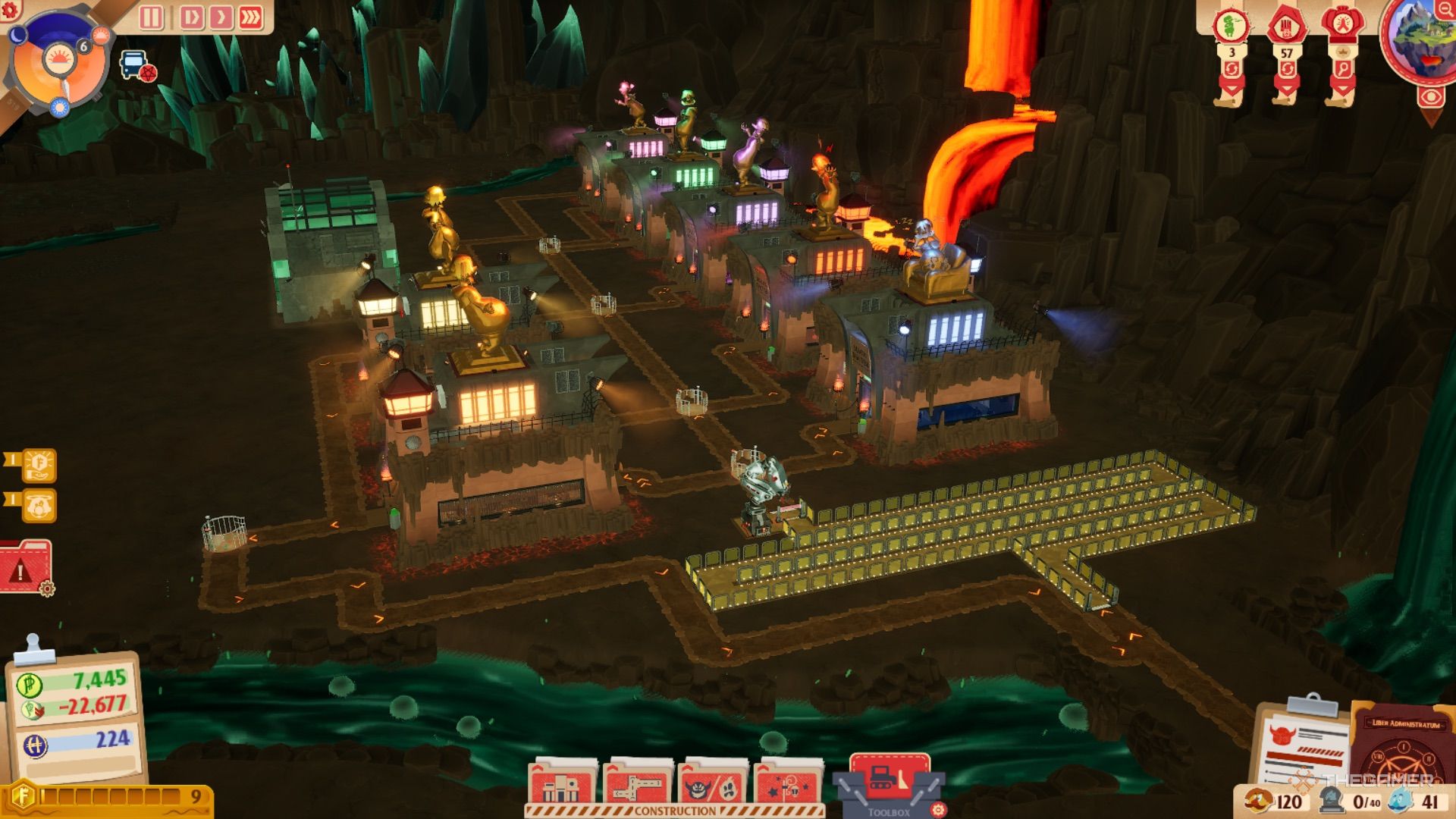Toggle the eye view button below globe
Viewport: 1456px width, 819px height.
[x=1431, y=97]
